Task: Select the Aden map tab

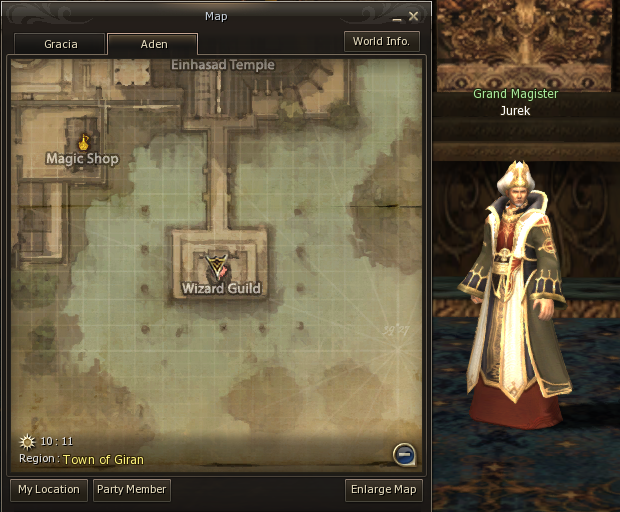Action: click(152, 44)
